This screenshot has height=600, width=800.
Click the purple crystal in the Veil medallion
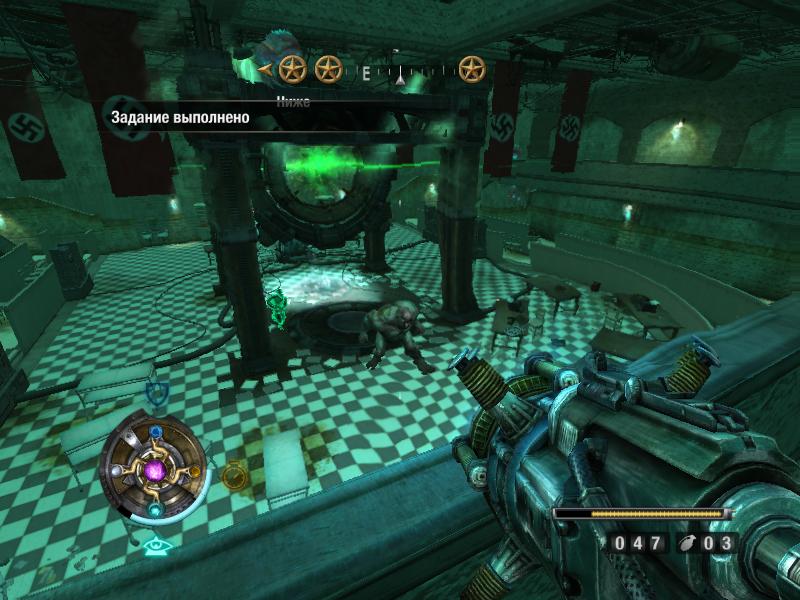(155, 470)
